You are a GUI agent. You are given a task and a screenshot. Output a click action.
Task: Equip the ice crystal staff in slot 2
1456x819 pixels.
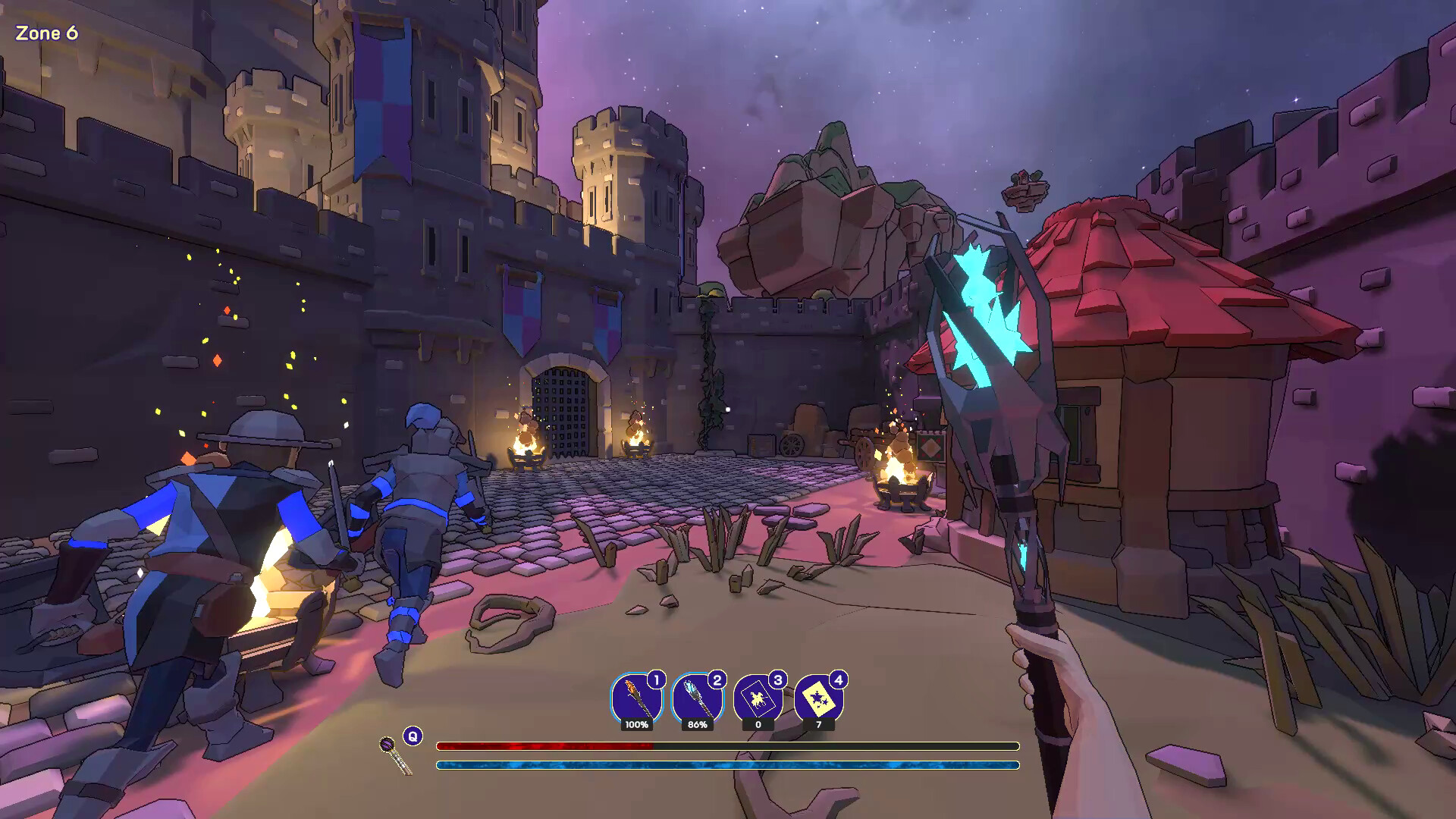coord(697,698)
